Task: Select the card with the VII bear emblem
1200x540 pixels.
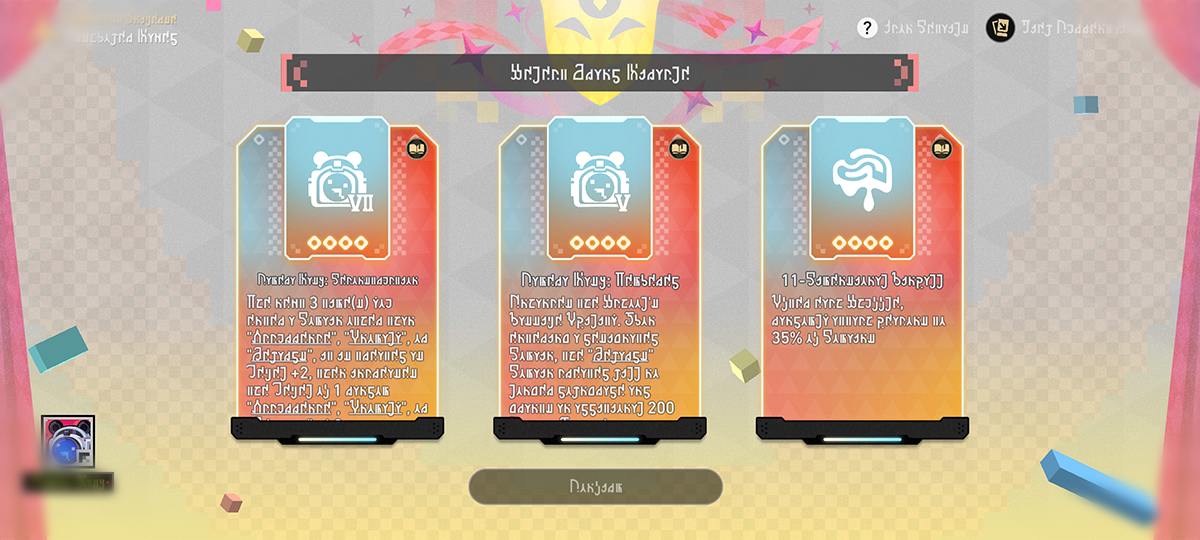Action: click(x=337, y=280)
